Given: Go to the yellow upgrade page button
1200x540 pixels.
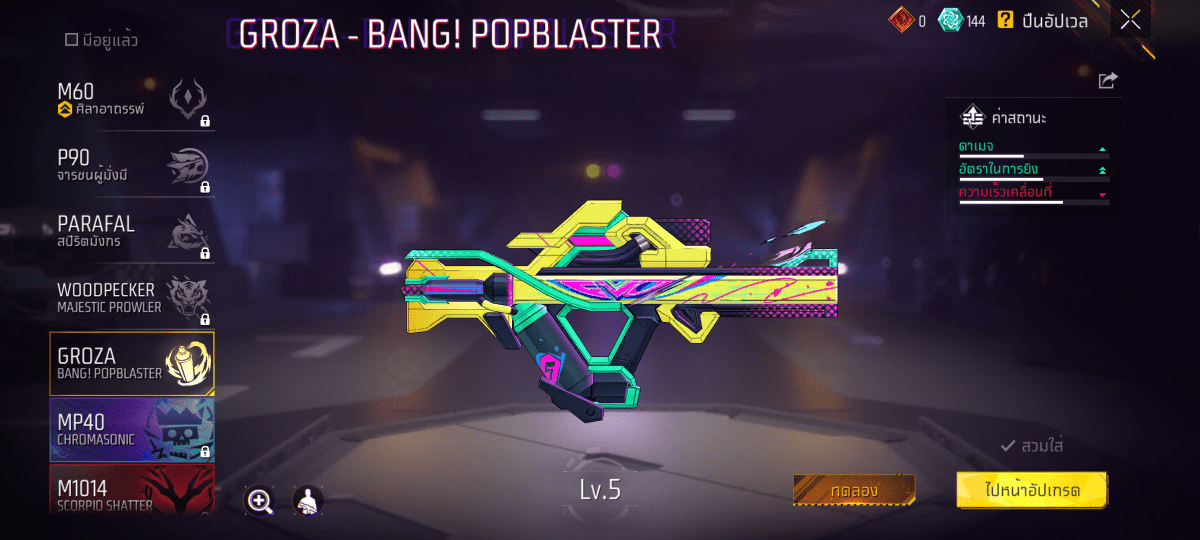Looking at the screenshot, I should pos(1032,490).
